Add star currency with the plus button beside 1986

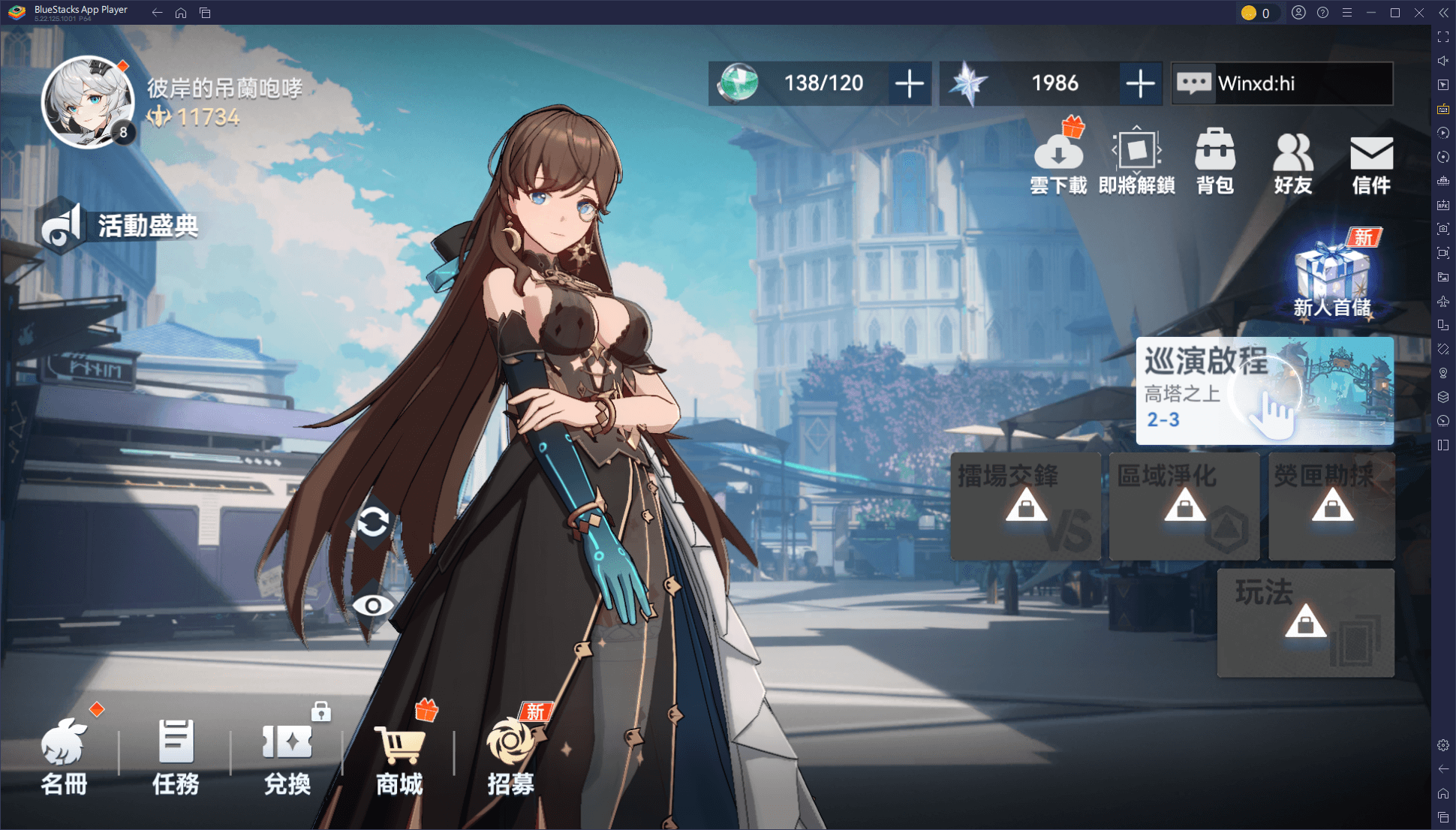[1139, 83]
